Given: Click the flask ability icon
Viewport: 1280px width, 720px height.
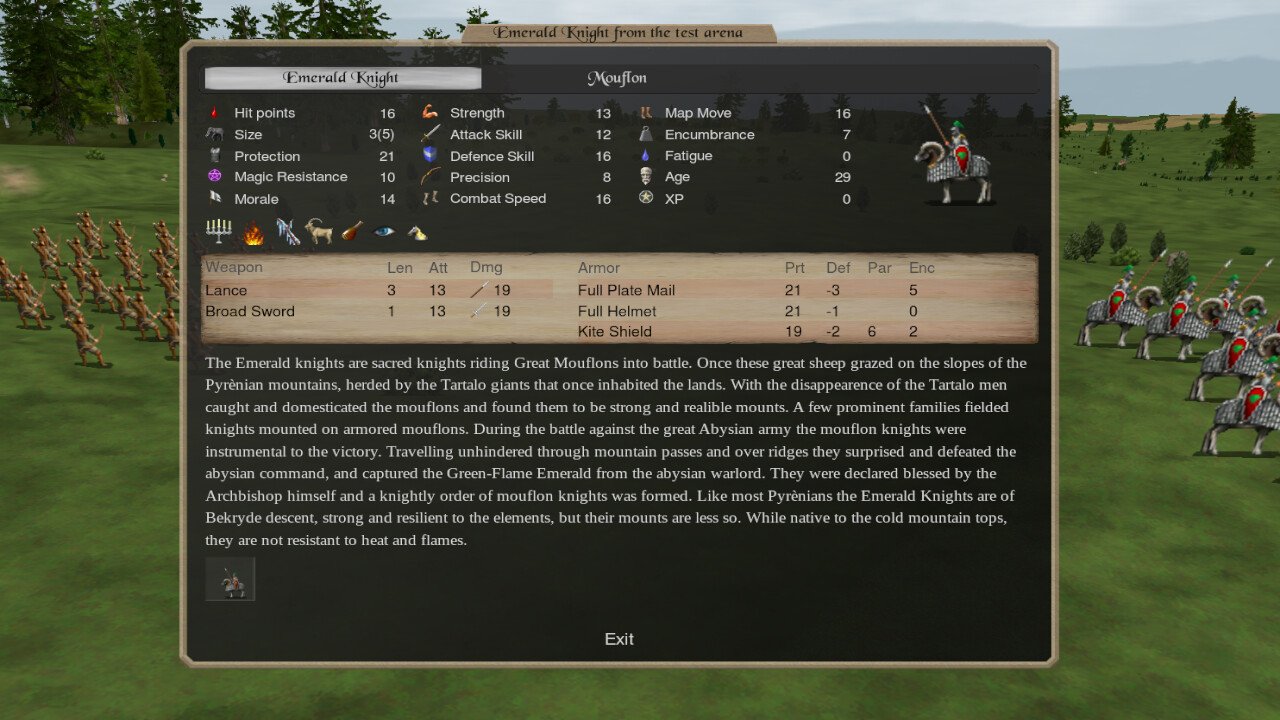Looking at the screenshot, I should click(350, 231).
